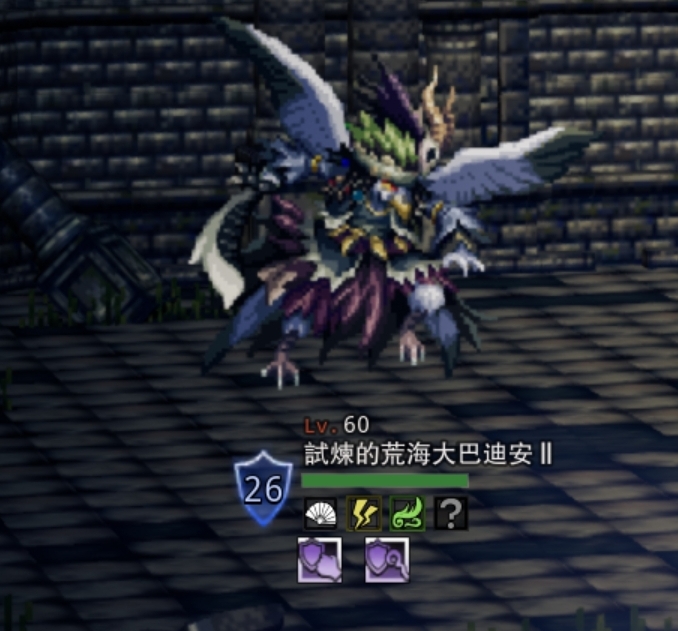Viewport: 678px width, 631px height.
Task: Click the yellow lightning weakness icon
Action: (363, 514)
